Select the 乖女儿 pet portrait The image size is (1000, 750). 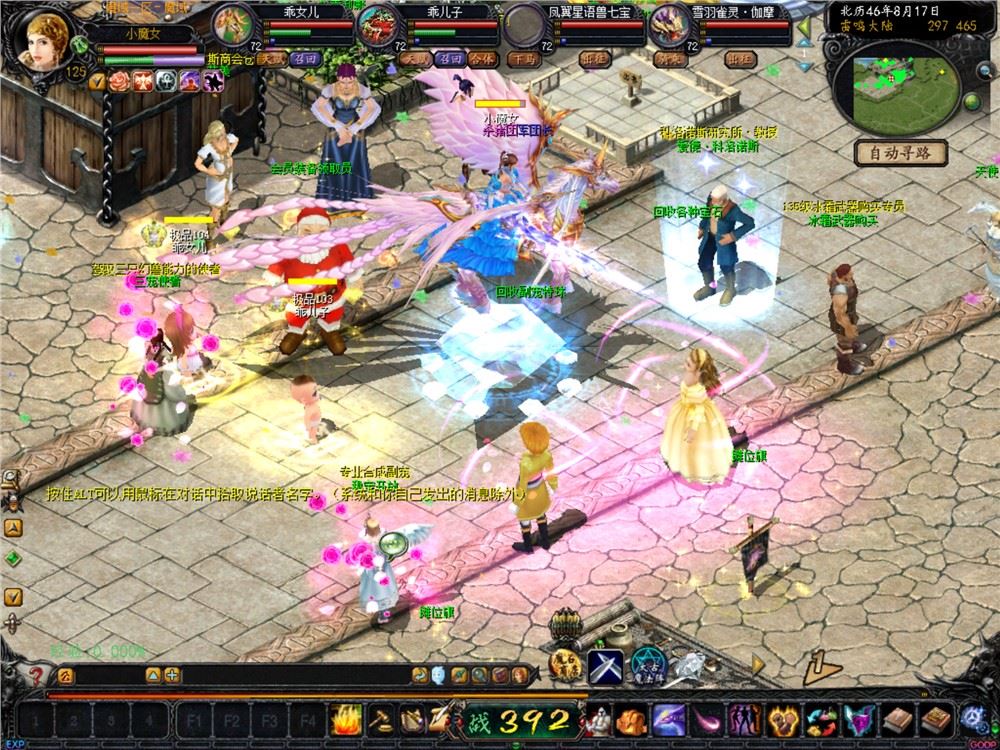tap(232, 22)
